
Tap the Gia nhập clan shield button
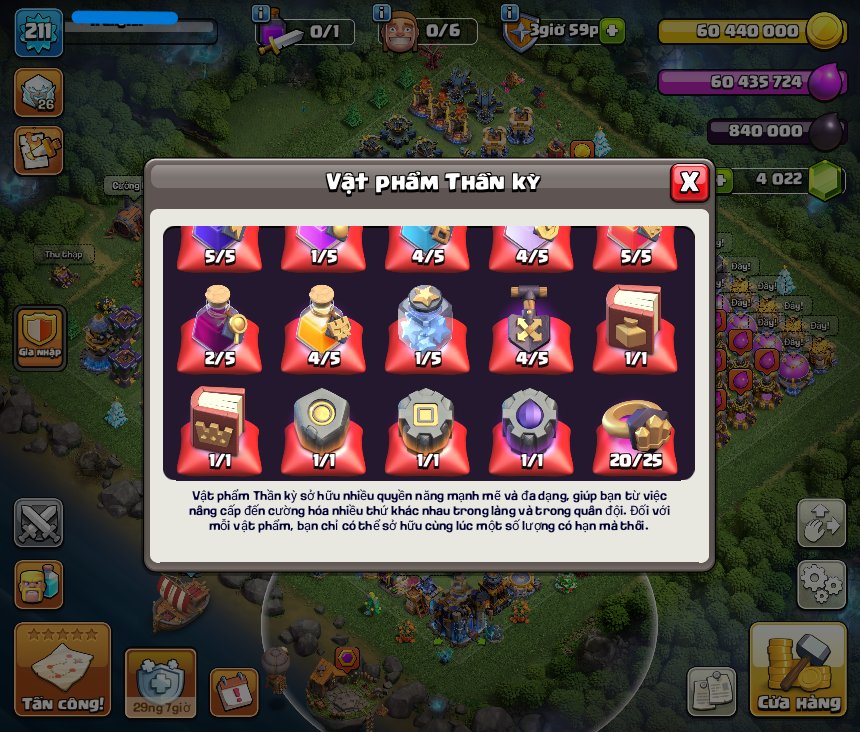coord(40,337)
